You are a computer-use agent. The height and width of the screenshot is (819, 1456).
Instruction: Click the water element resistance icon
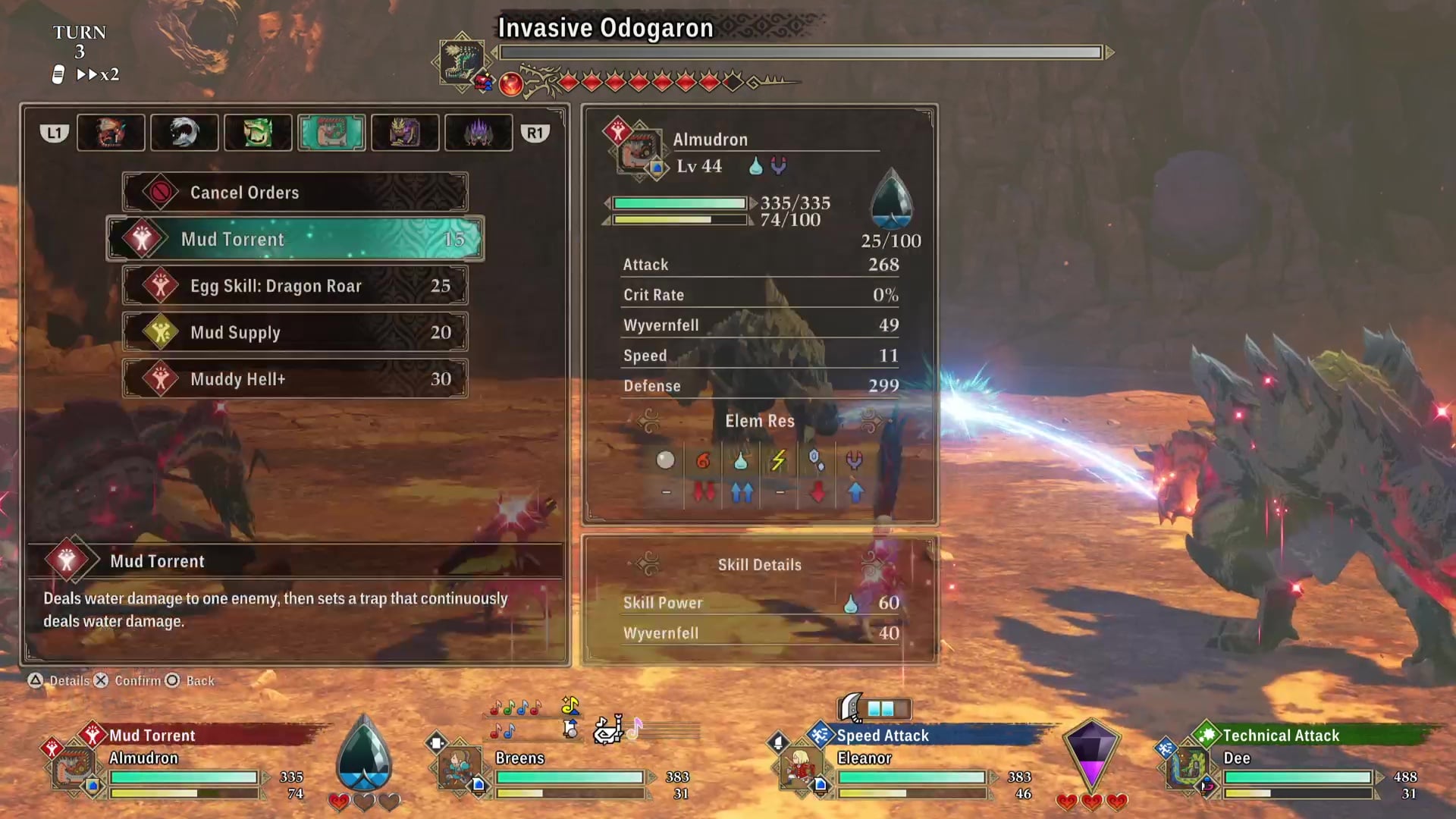pos(741,460)
